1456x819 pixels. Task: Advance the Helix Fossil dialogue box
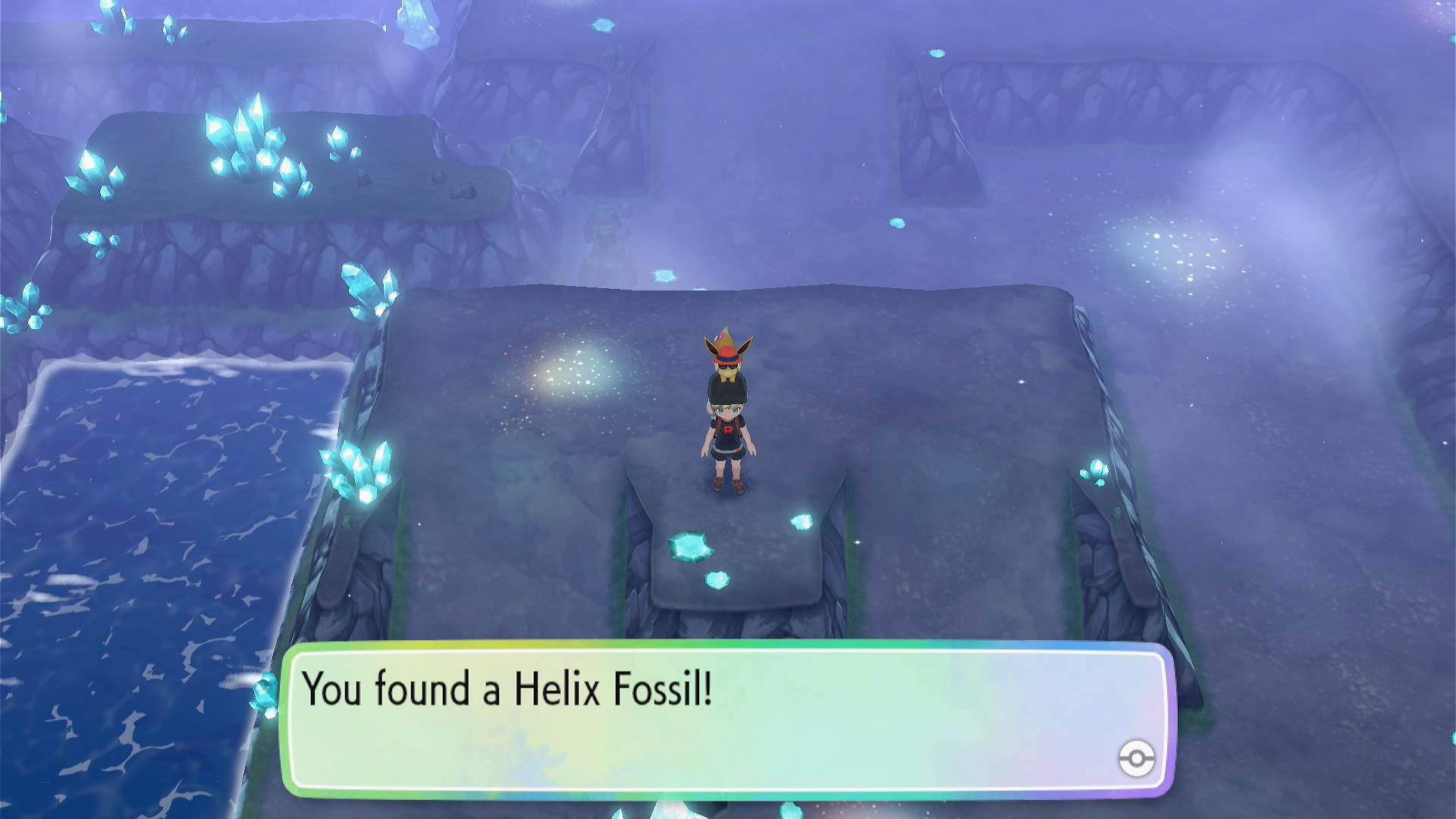(728, 720)
